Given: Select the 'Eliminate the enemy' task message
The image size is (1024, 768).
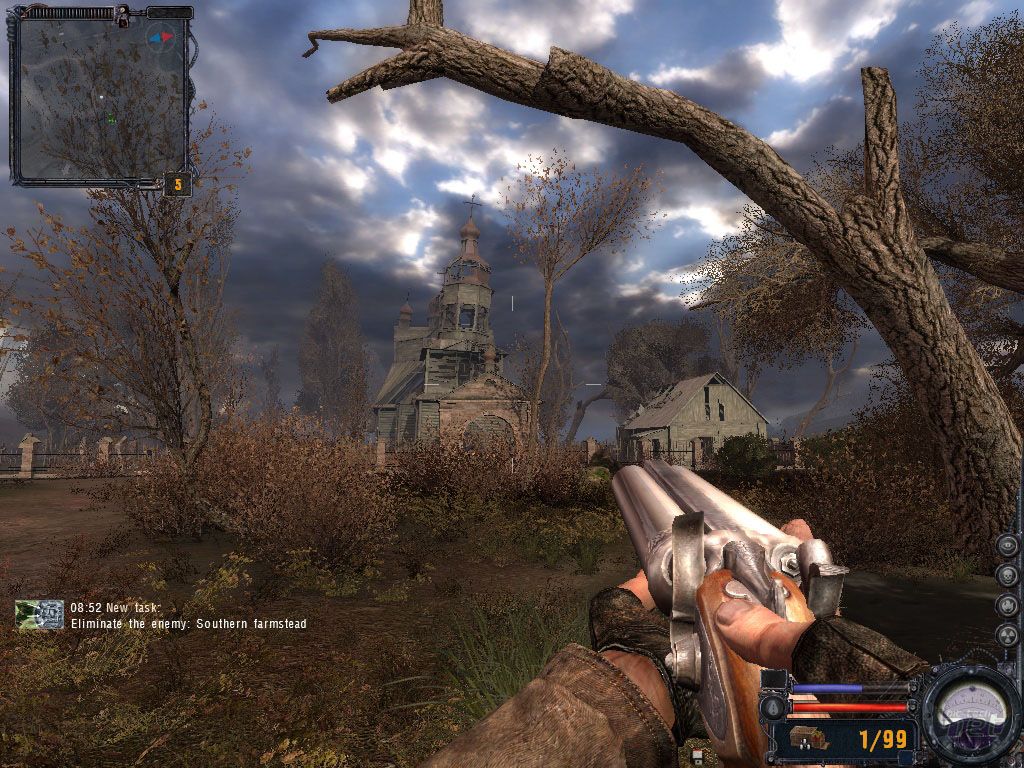Looking at the screenshot, I should [188, 624].
